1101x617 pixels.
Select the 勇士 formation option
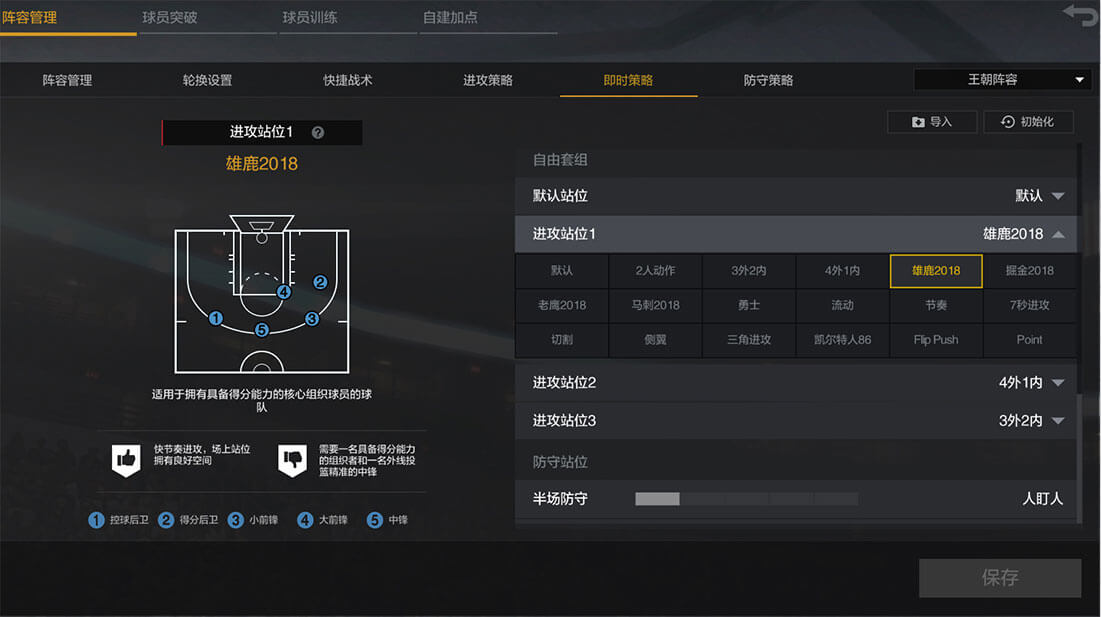click(x=749, y=305)
